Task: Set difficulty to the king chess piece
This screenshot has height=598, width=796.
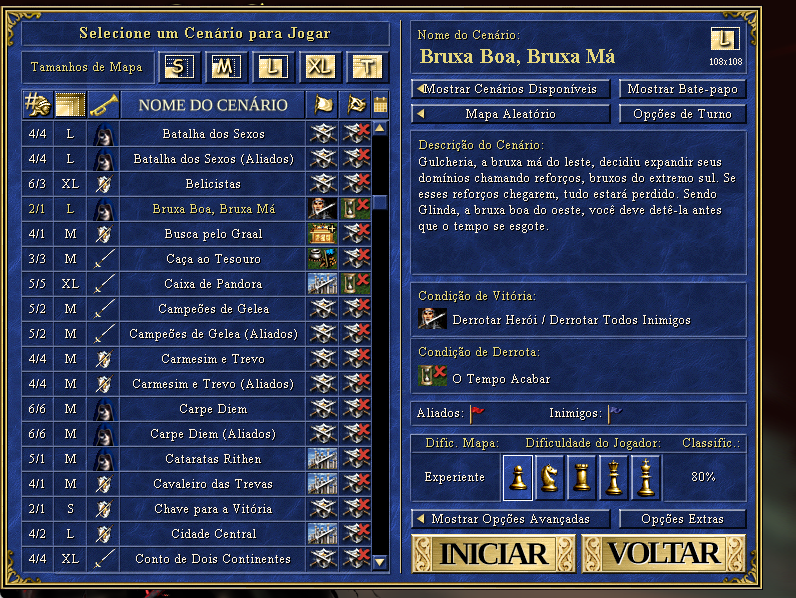Action: [x=646, y=477]
